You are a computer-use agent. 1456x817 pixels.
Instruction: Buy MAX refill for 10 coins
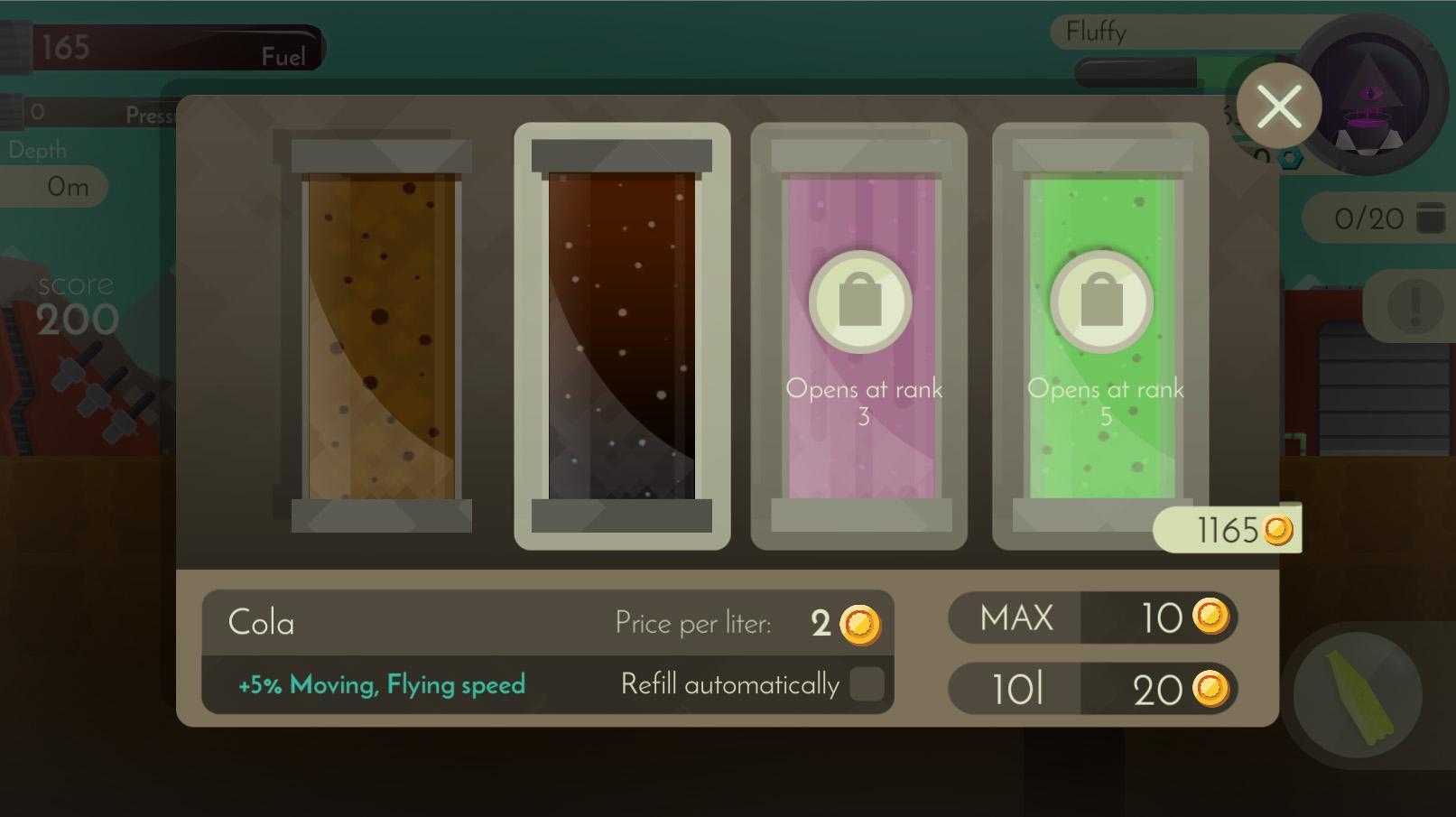click(x=1092, y=617)
